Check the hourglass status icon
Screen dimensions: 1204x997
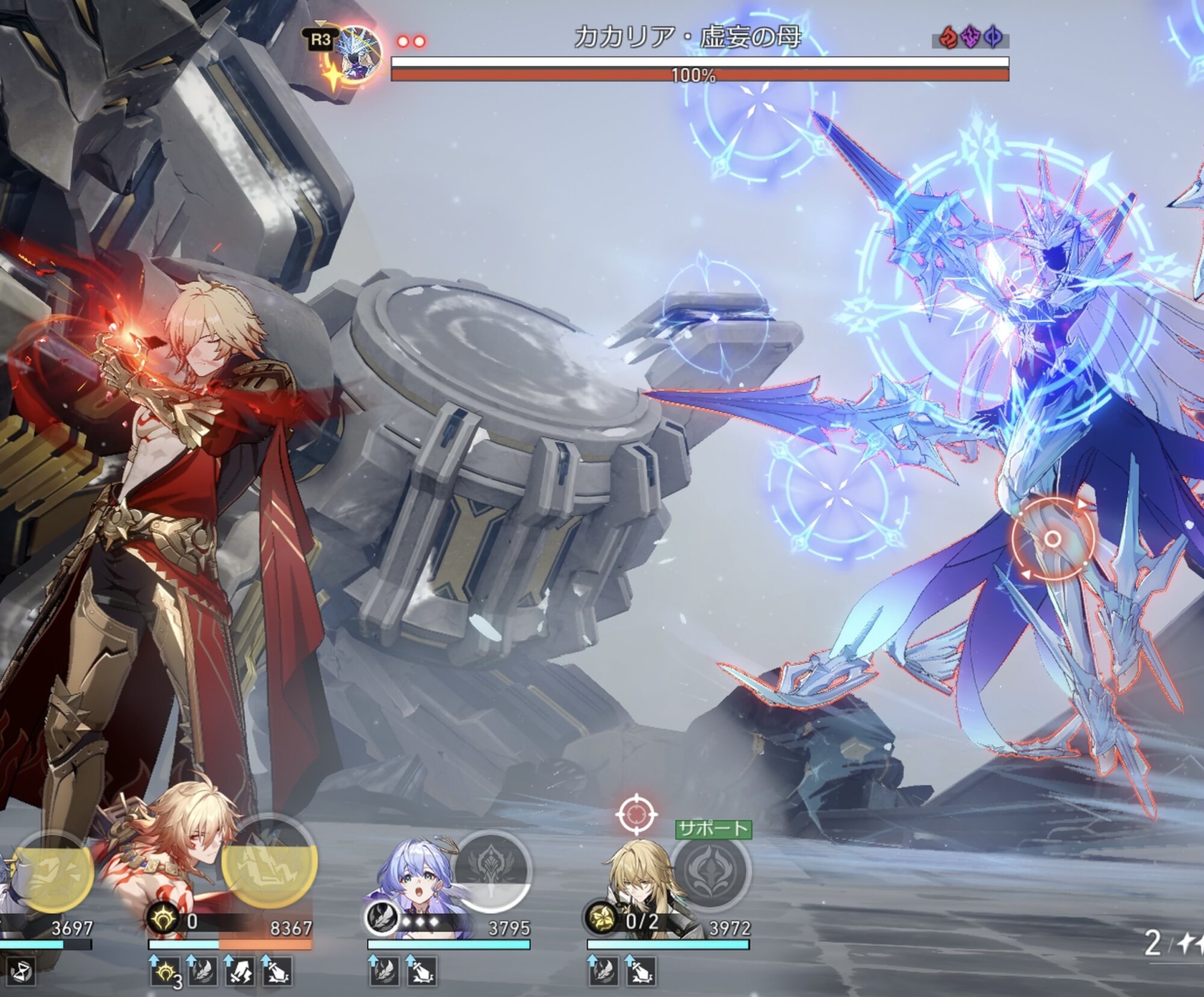click(x=22, y=971)
